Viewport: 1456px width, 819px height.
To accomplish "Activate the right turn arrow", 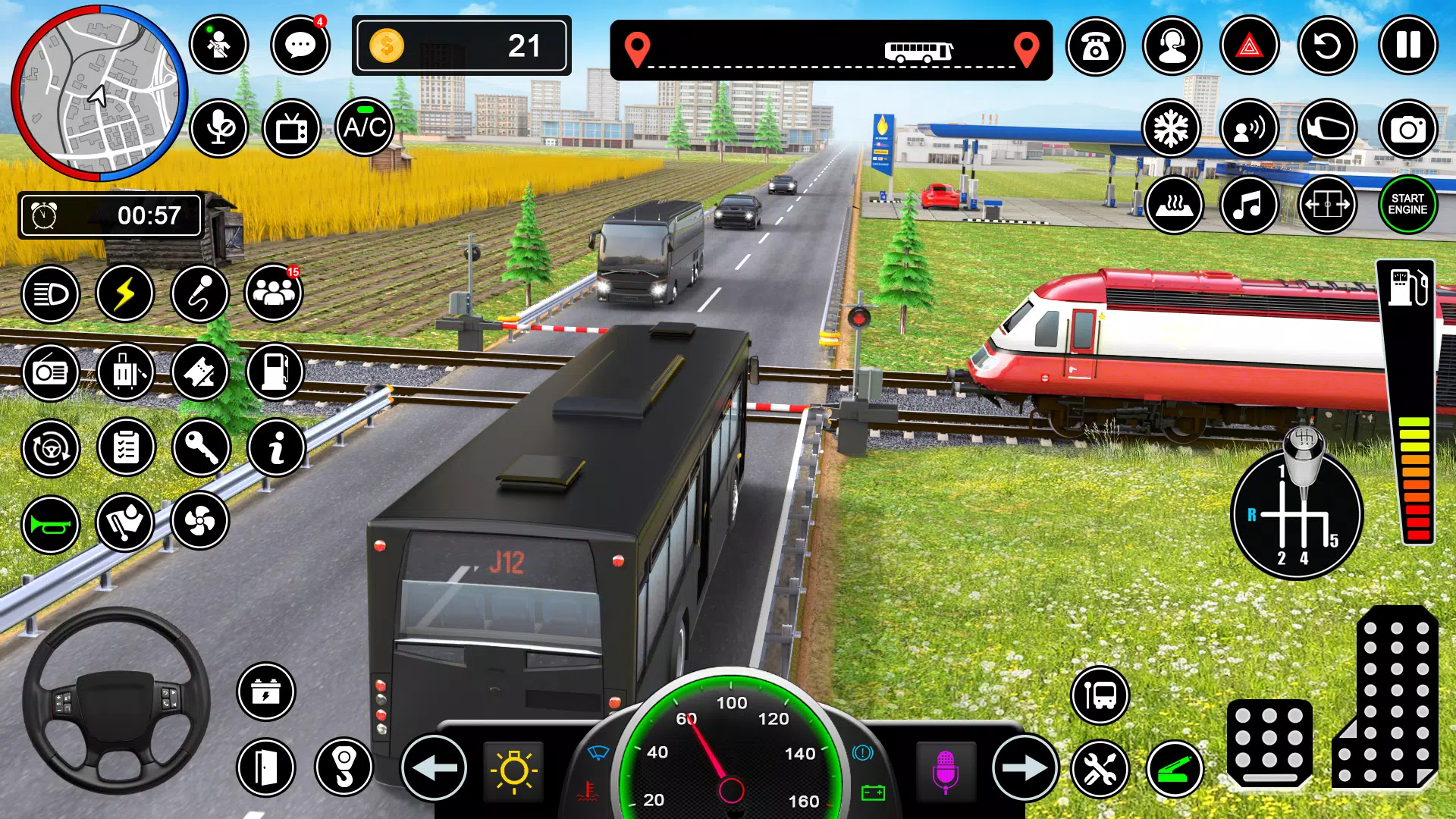I will click(1025, 768).
